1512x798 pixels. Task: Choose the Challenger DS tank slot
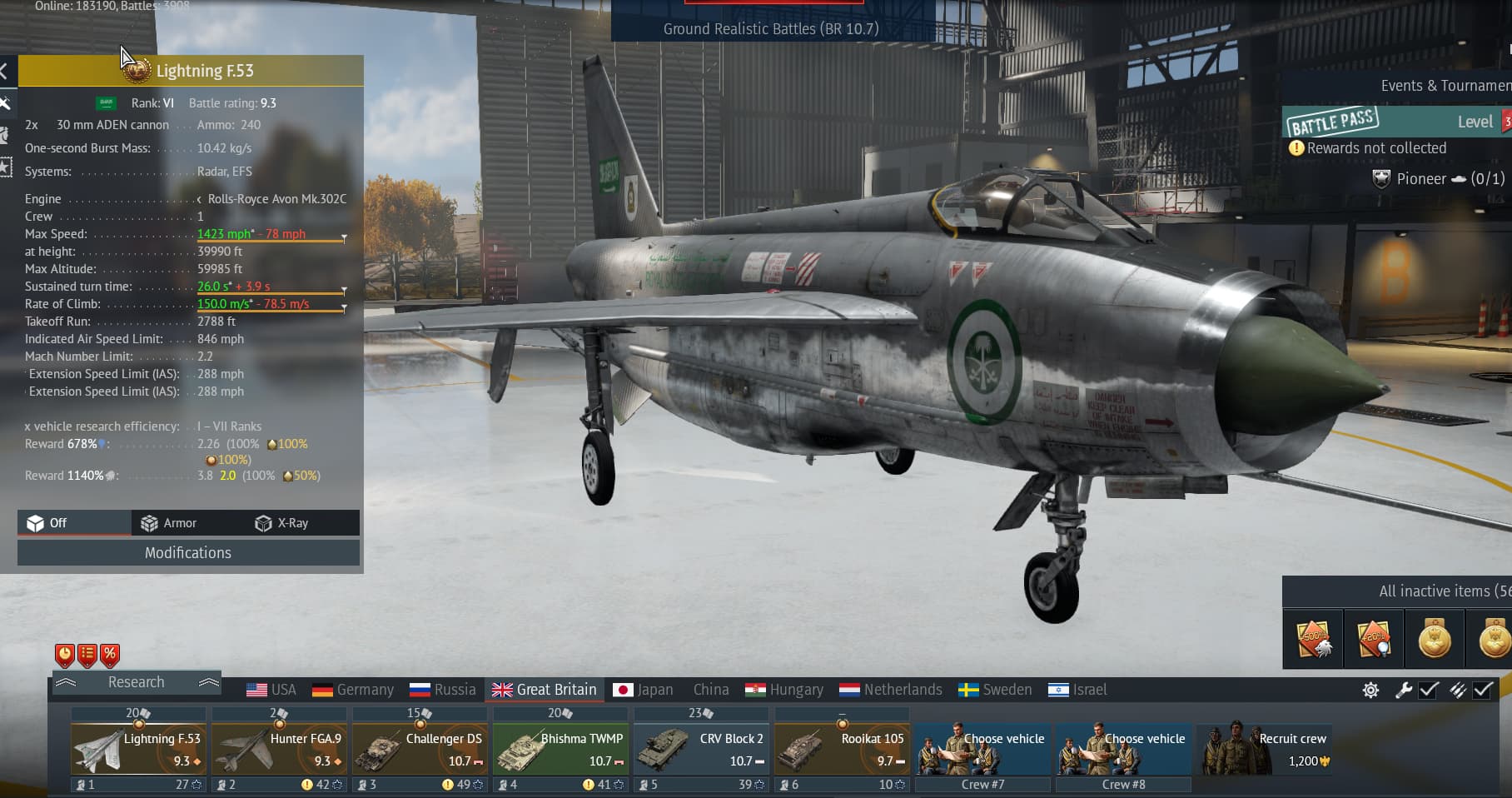tap(420, 749)
